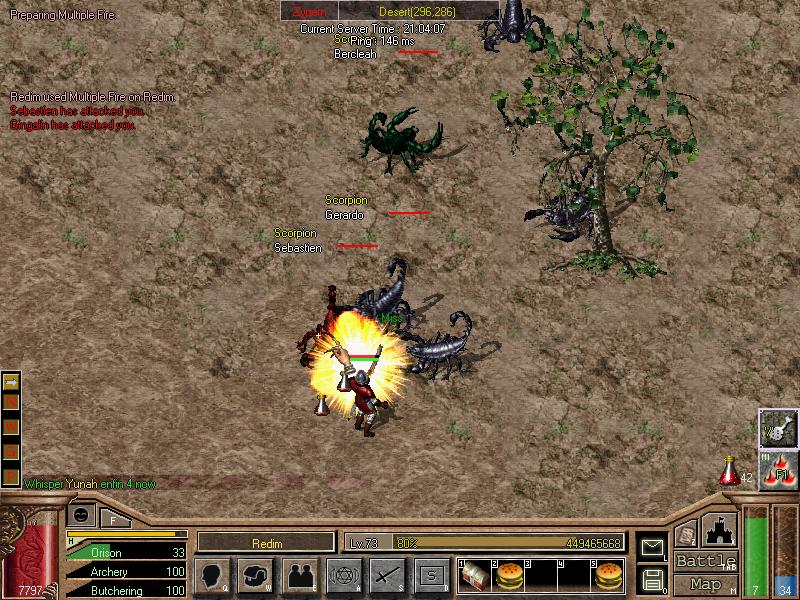This screenshot has width=800, height=600.
Task: Activate the F1 Multiple Fire skill icon
Action: click(778, 470)
